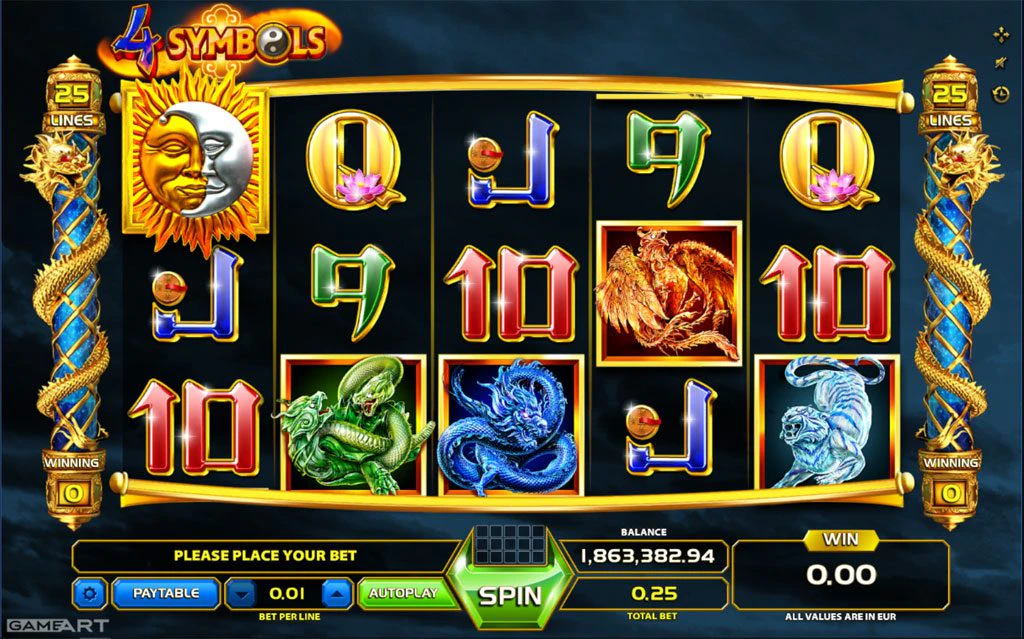Toggle fullscreen with the four-arrow icon

1001,36
